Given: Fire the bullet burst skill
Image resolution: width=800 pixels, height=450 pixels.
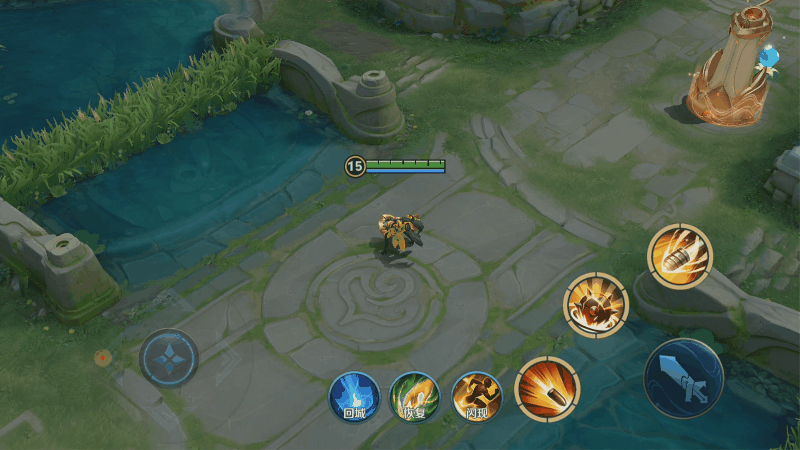Looking at the screenshot, I should click(x=547, y=388).
